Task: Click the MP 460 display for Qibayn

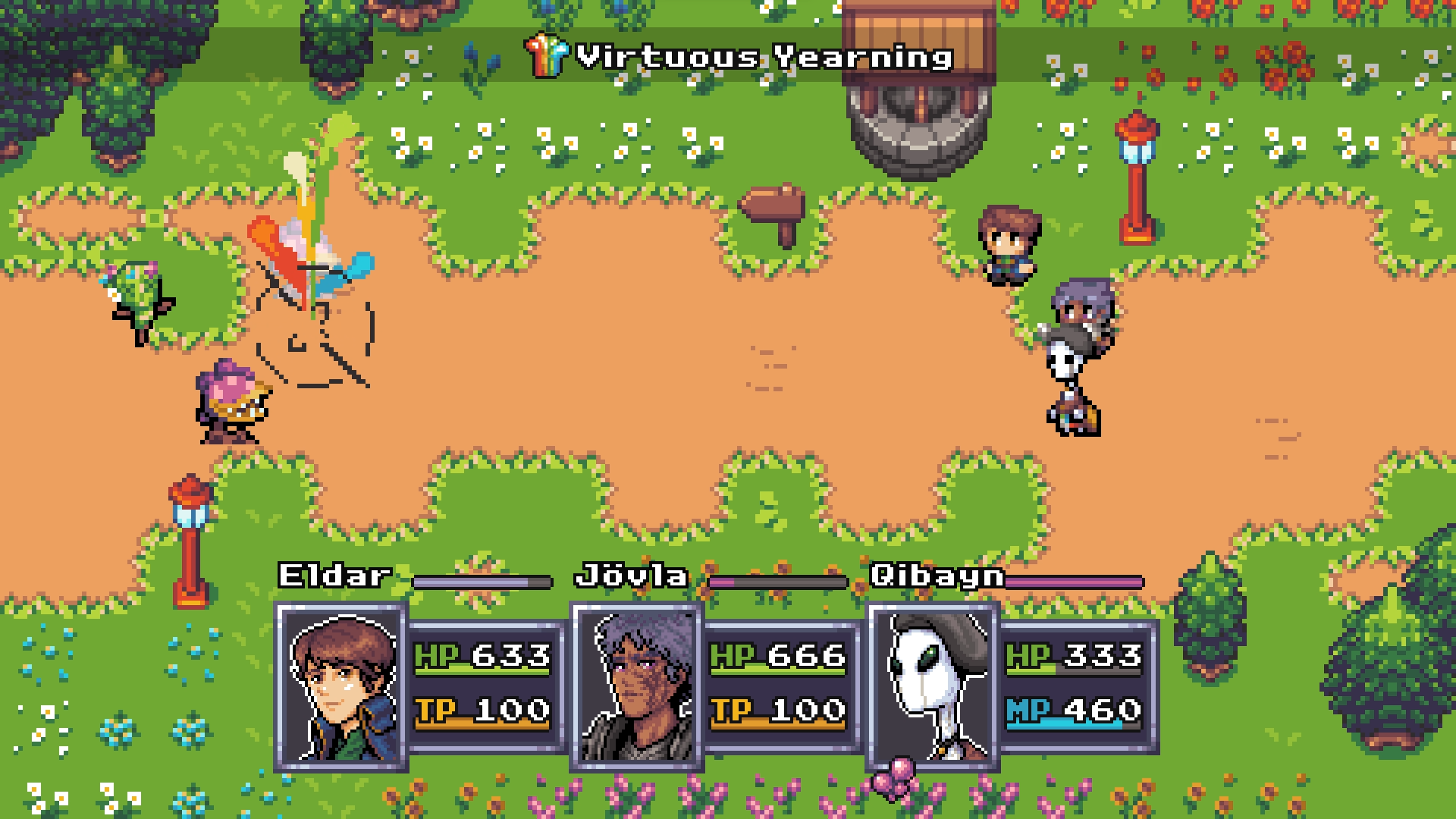Action: 1073,711
